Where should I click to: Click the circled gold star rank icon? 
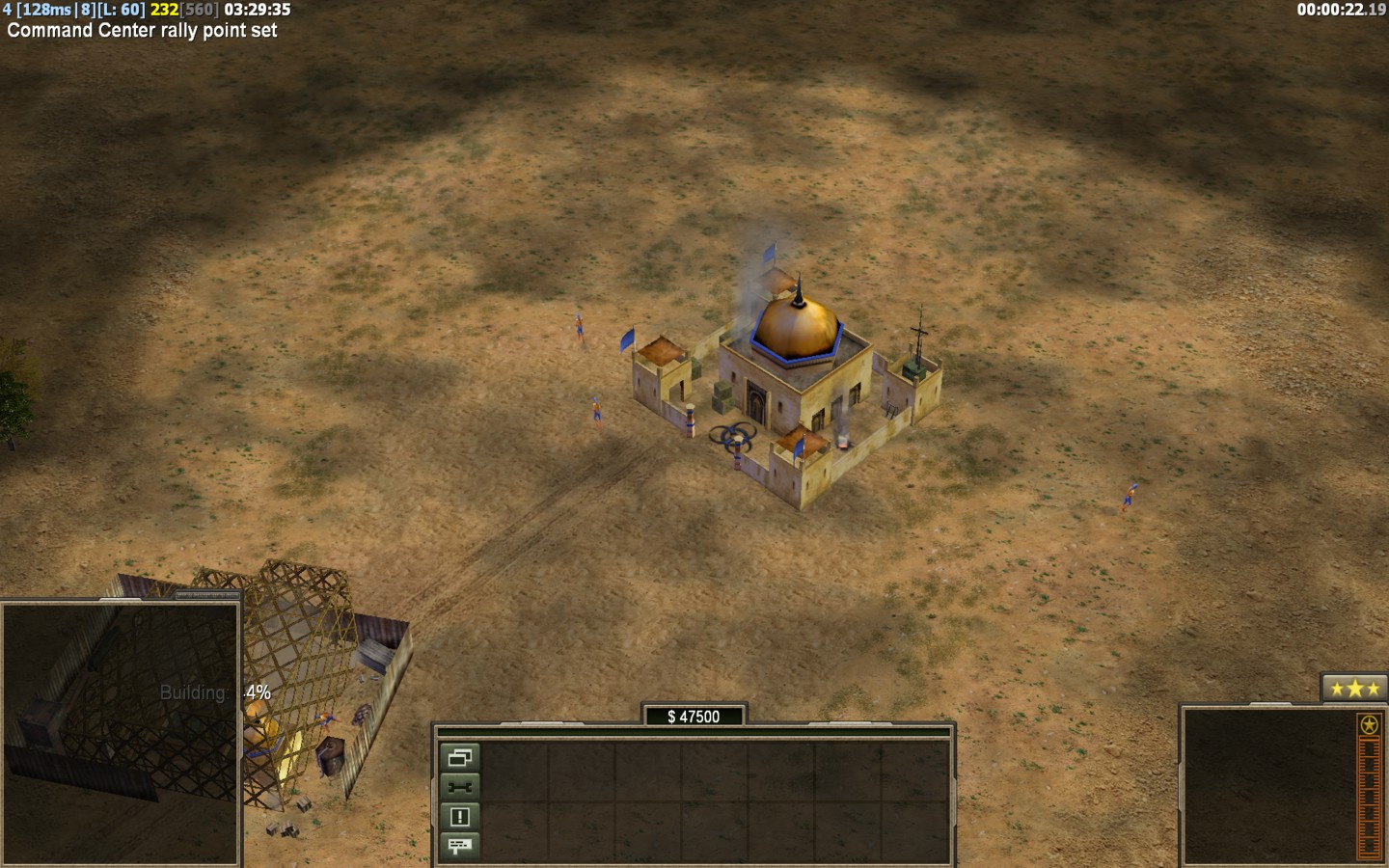click(x=1368, y=724)
